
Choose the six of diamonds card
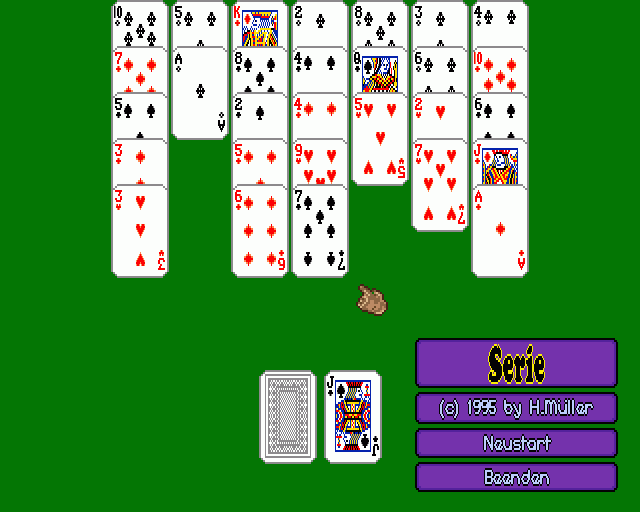(x=259, y=231)
